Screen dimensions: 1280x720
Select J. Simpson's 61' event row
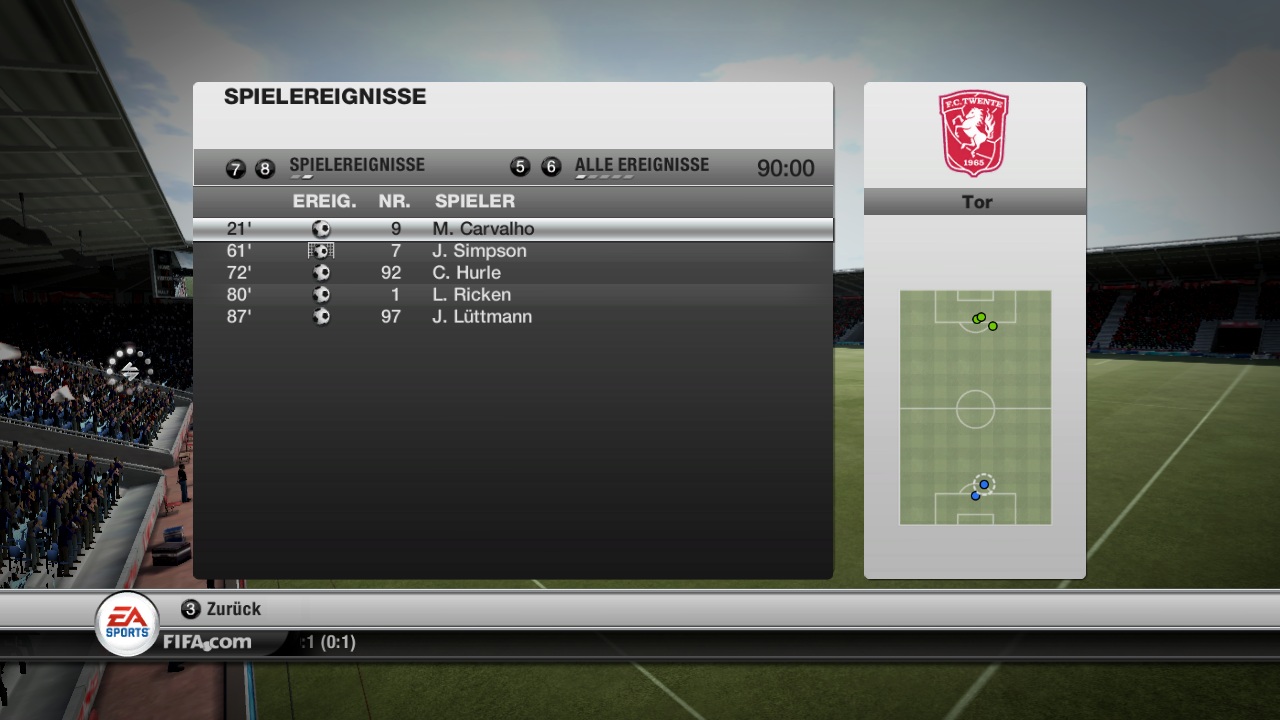pos(512,251)
